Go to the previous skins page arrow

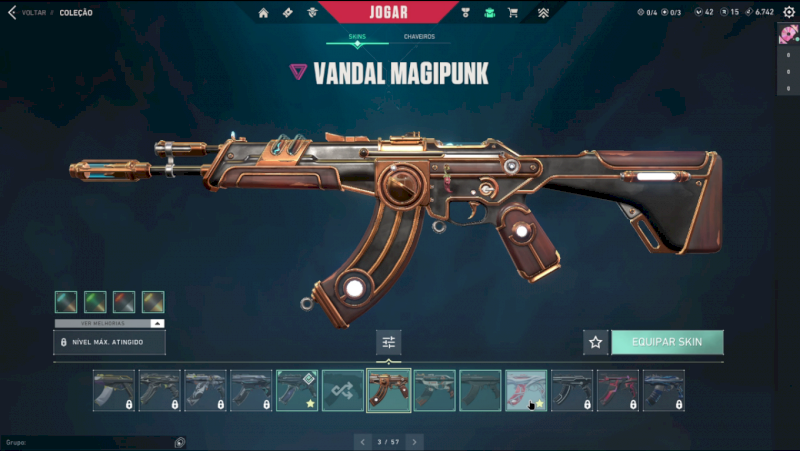pos(364,441)
